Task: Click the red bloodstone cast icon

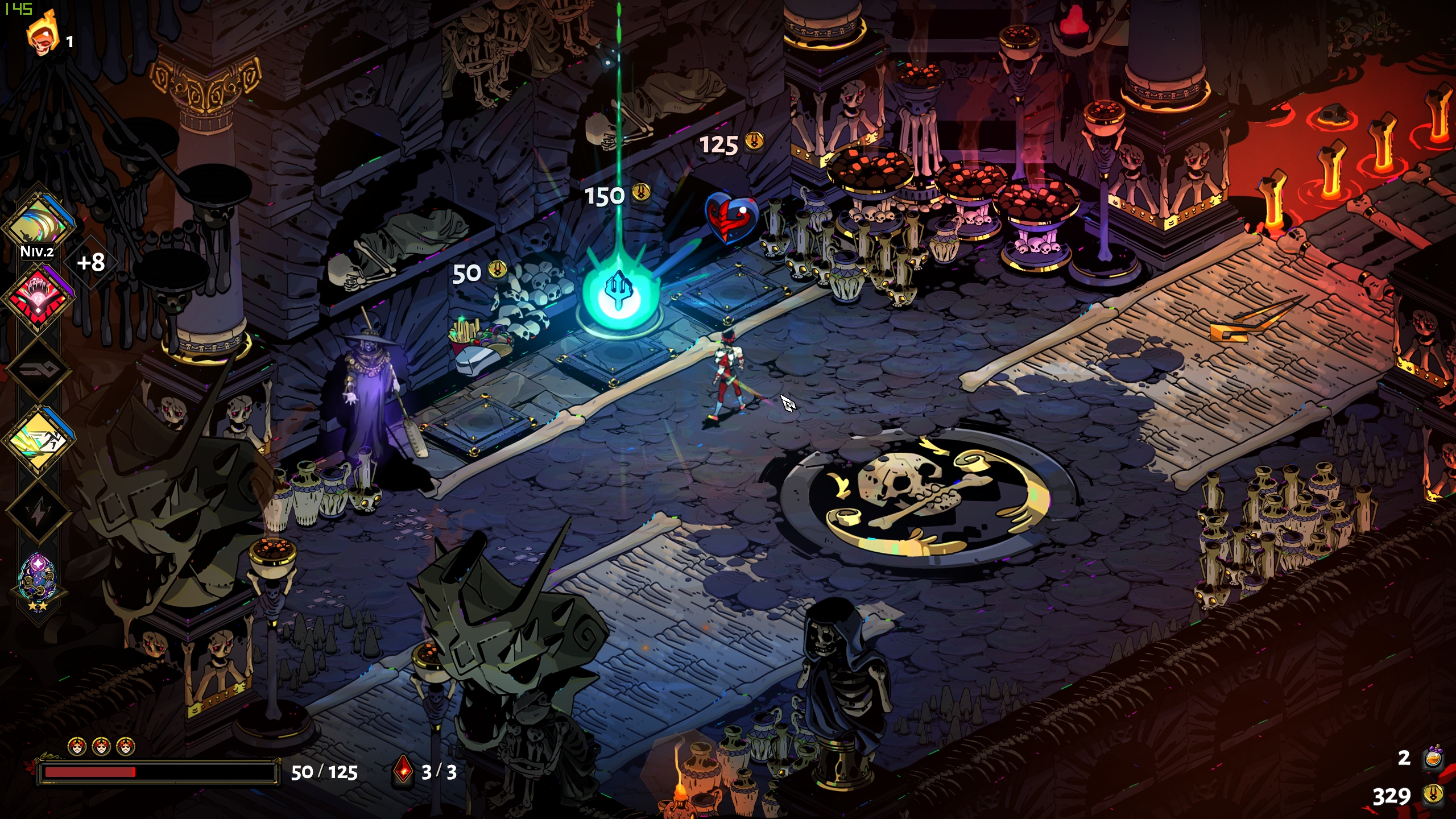Action: [403, 771]
